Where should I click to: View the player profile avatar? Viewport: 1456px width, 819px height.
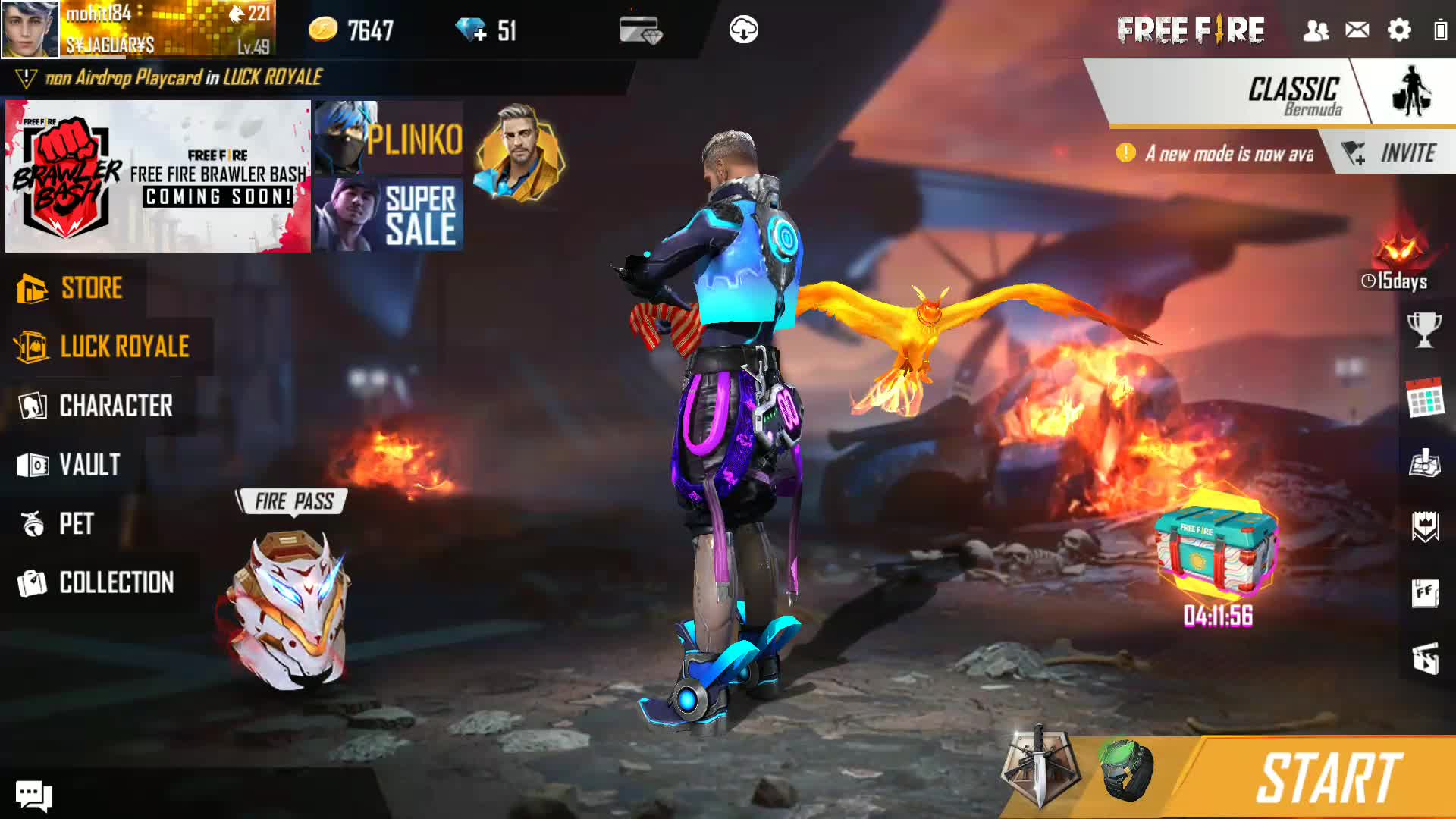point(30,29)
